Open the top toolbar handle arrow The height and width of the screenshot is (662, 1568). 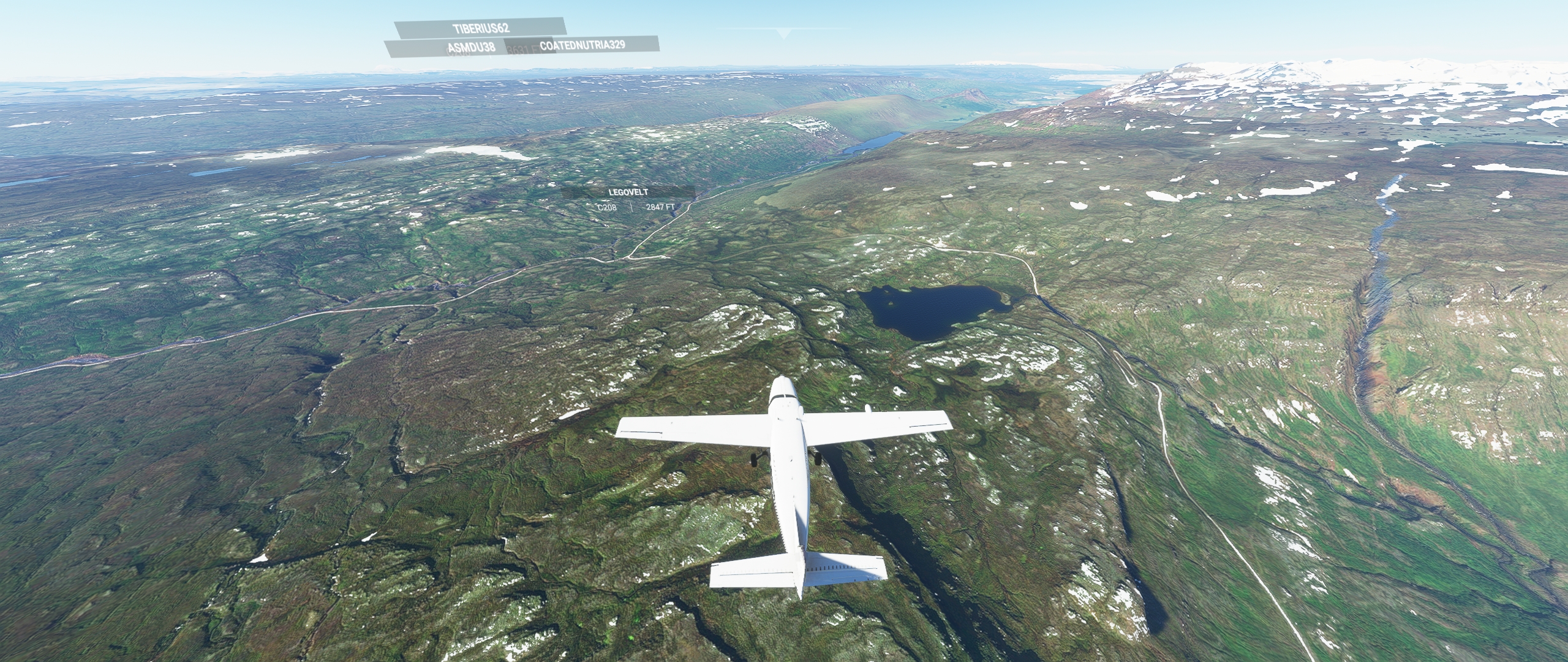click(x=783, y=34)
